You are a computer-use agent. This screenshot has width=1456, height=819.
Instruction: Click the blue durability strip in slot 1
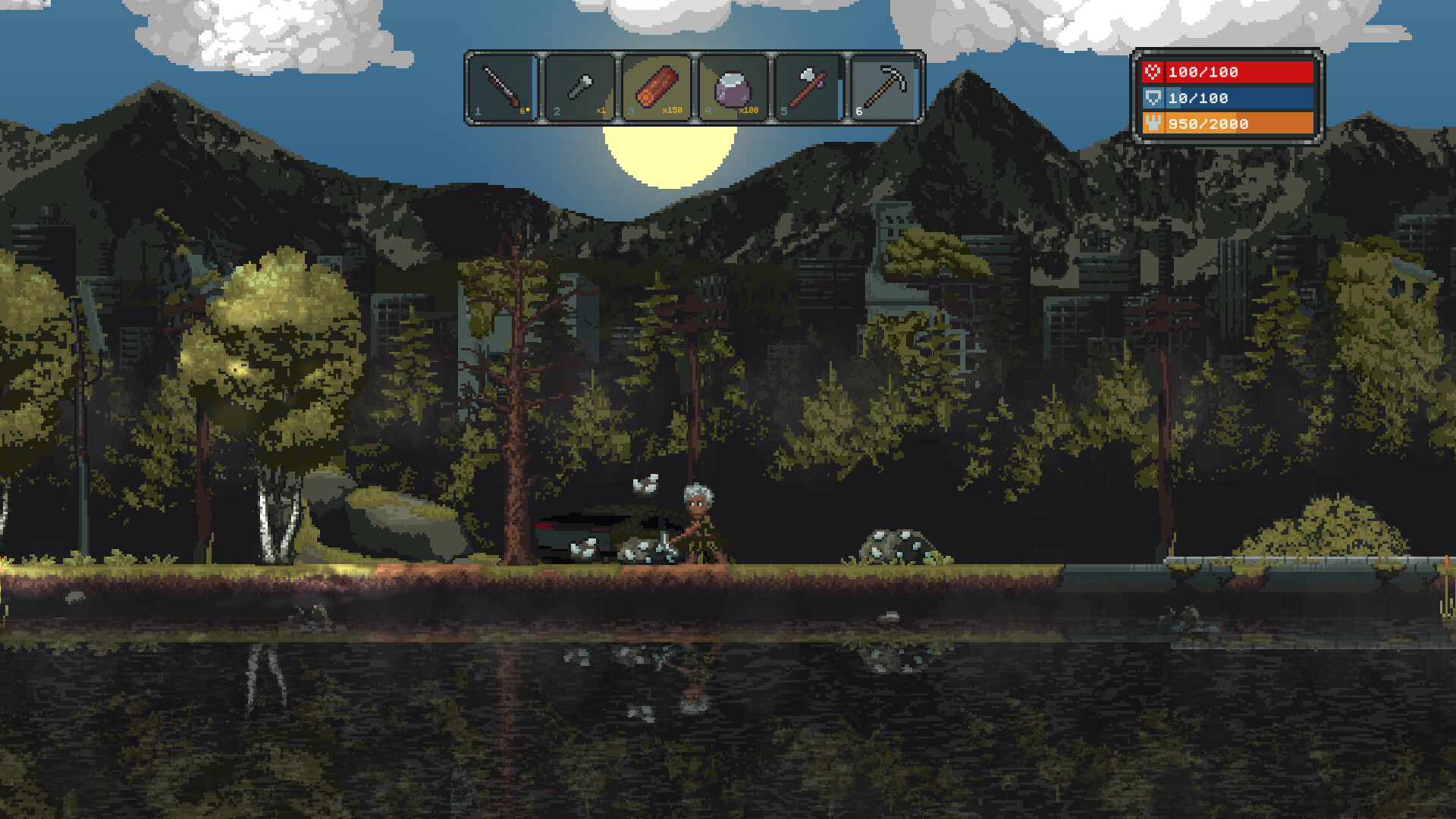tap(533, 88)
